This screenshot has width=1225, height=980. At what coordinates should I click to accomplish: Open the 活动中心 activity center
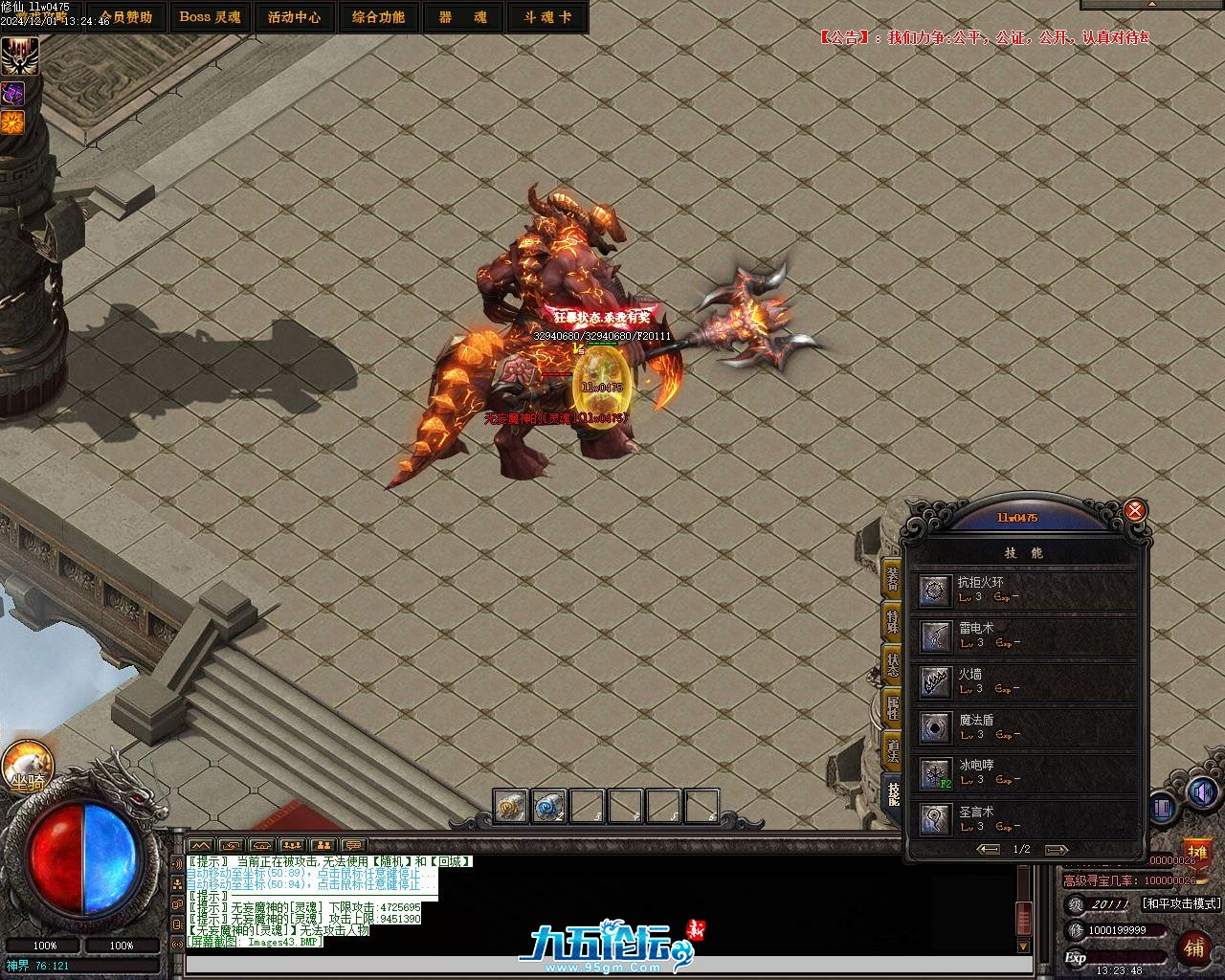pos(295,17)
